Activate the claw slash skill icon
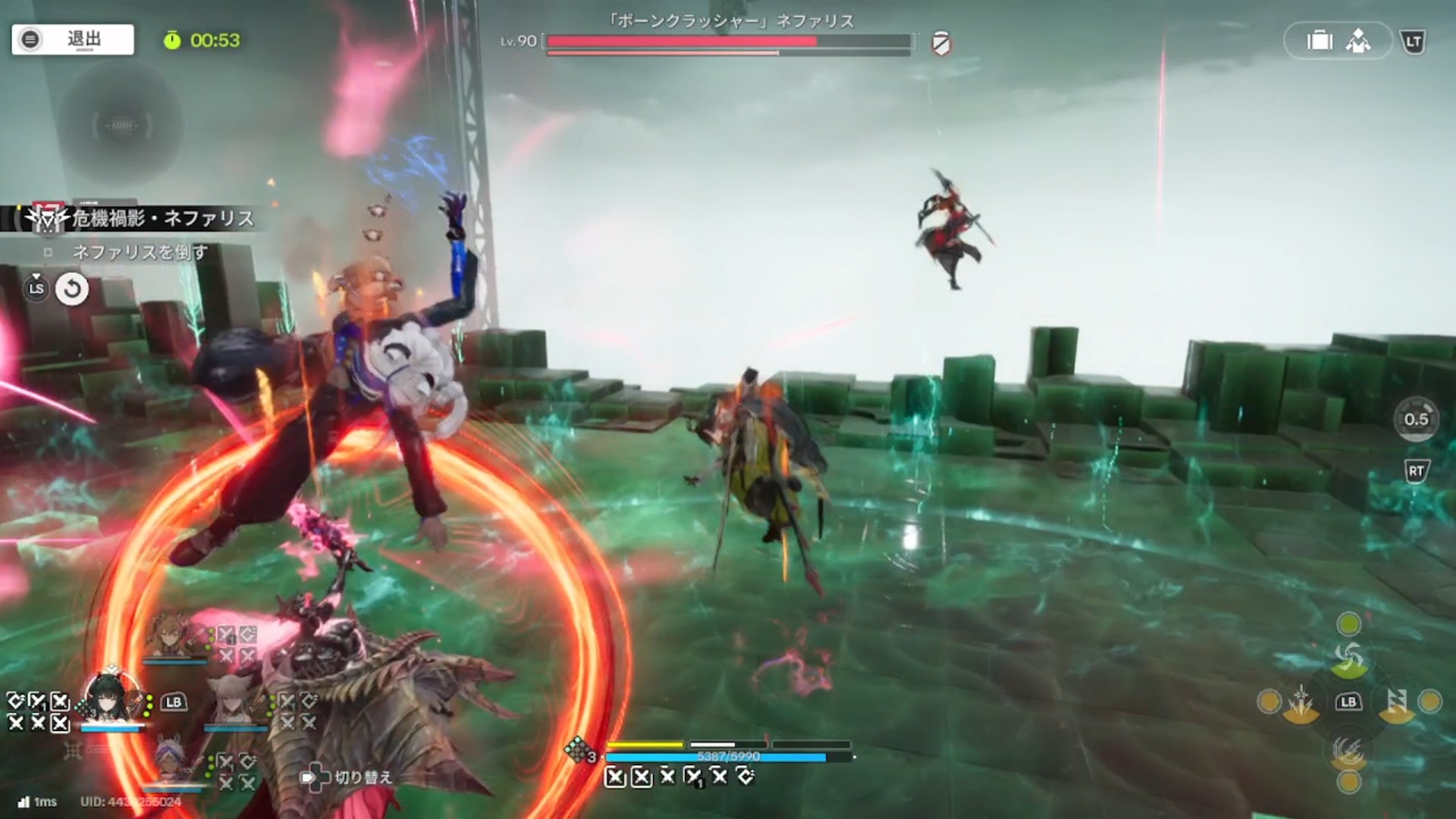1456x819 pixels. click(1348, 751)
